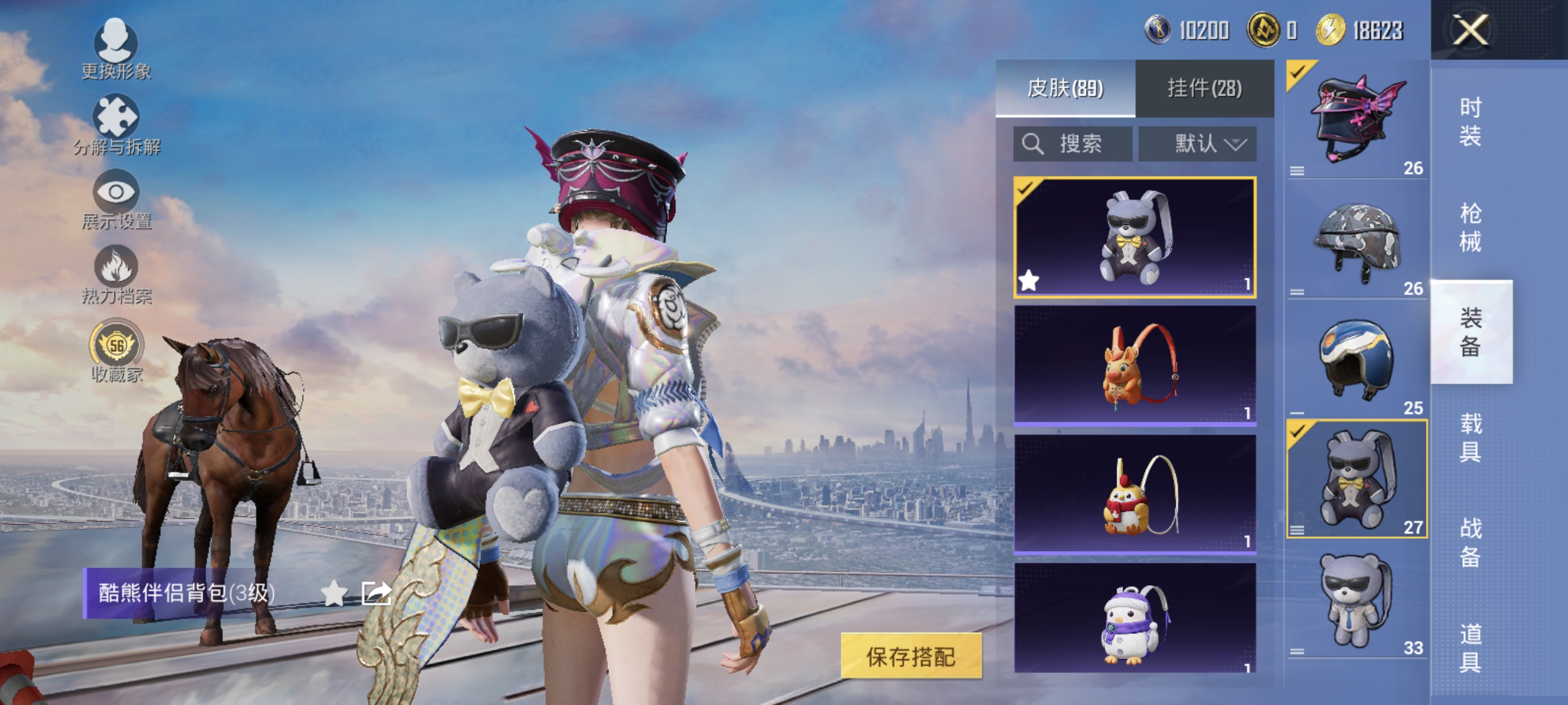
Task: Click the search magnifier icon
Action: [1034, 144]
